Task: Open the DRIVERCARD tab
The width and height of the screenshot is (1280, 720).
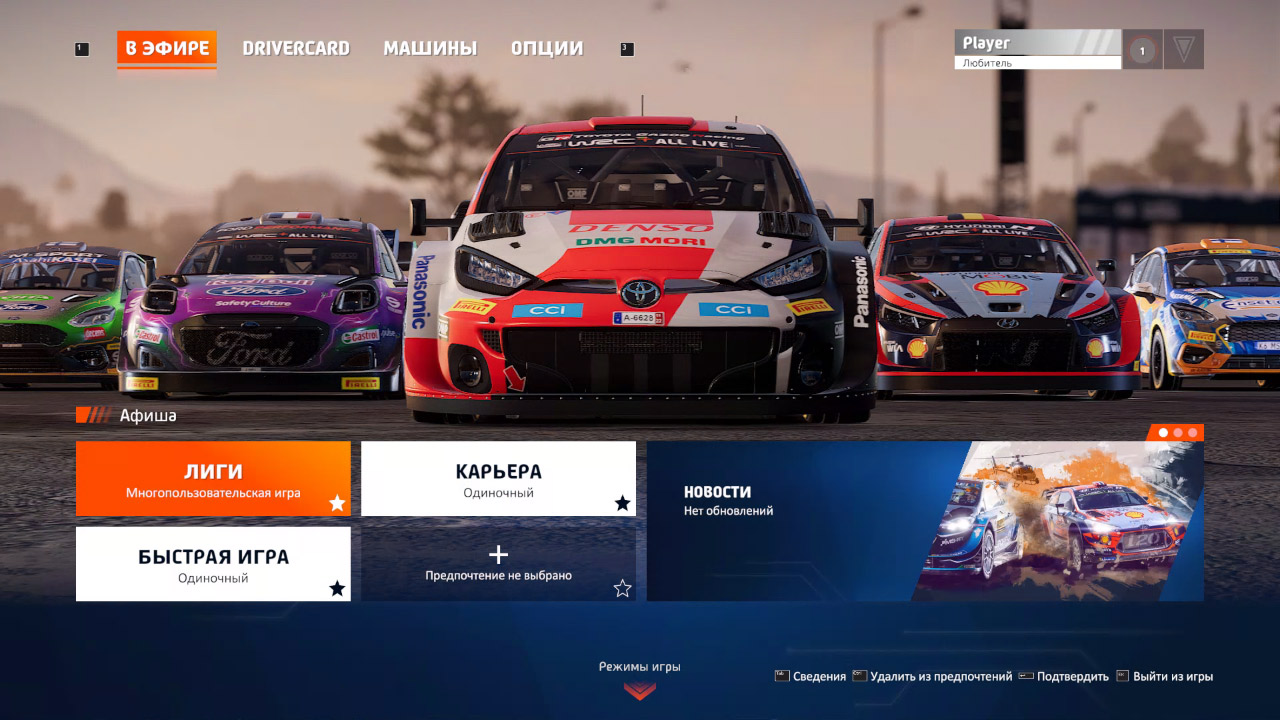Action: pos(295,47)
